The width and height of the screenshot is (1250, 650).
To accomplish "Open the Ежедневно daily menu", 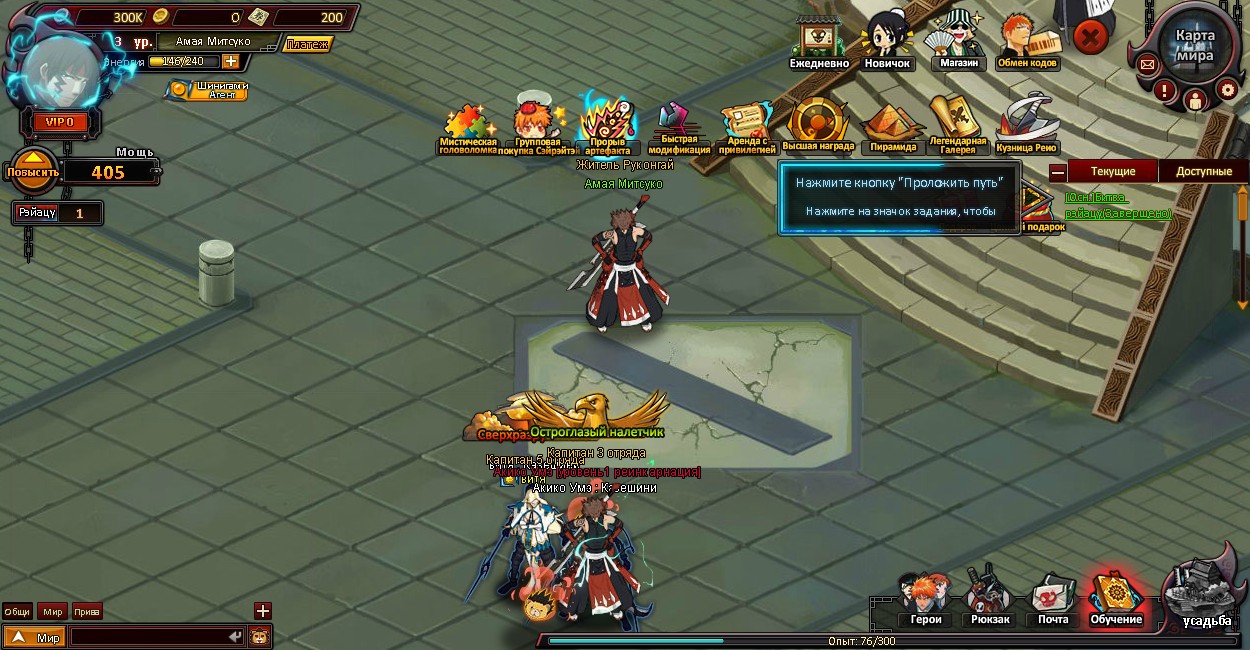I will [818, 41].
